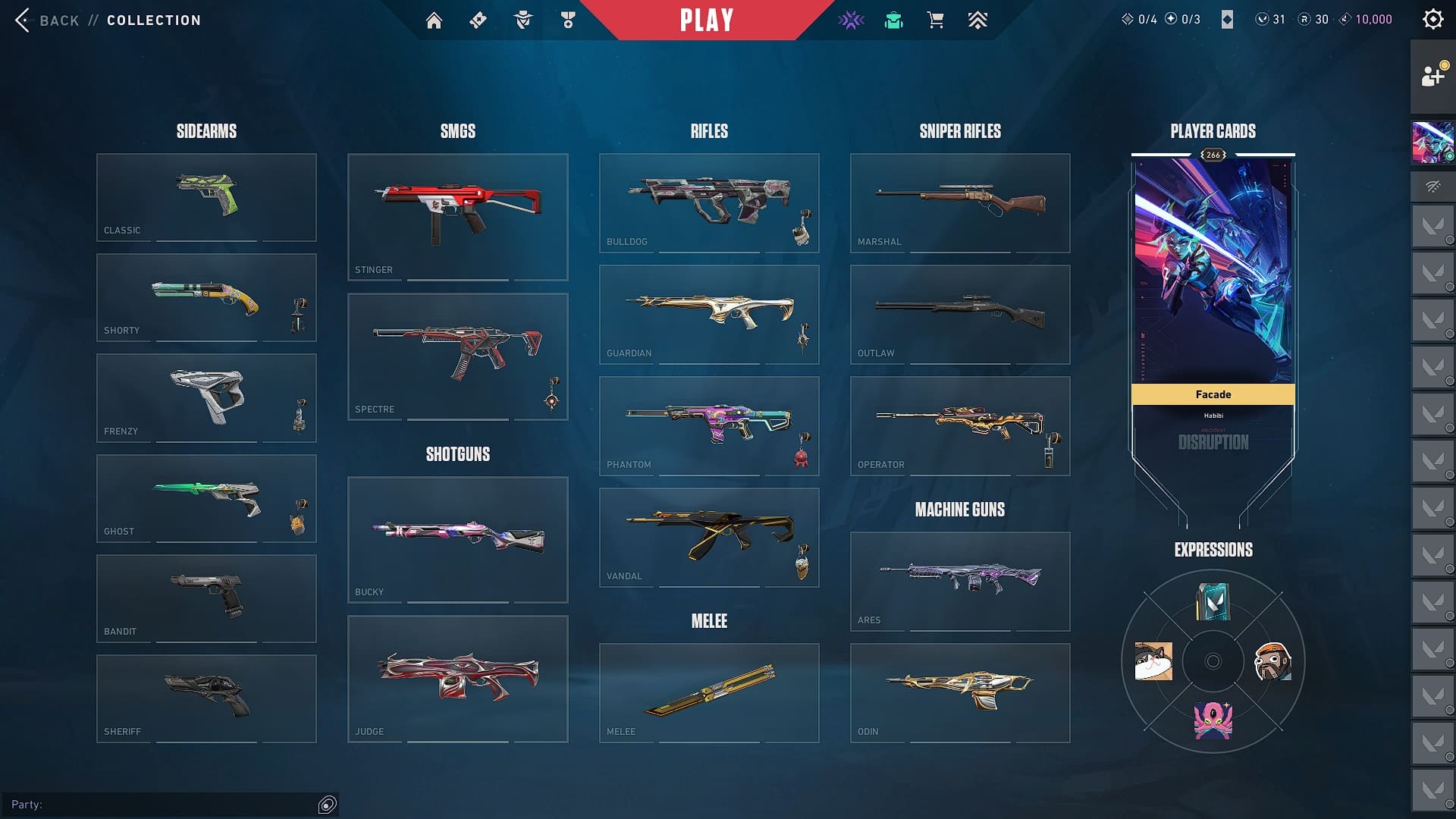The width and height of the screenshot is (1456, 819).
Task: Choose the Vandal rifle slot
Action: [x=709, y=537]
